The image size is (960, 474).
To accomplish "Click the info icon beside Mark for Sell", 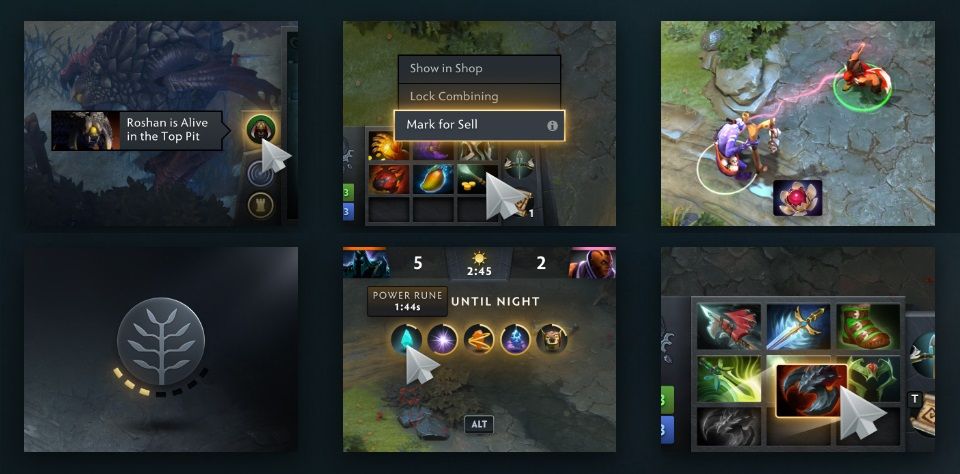I will pyautogui.click(x=551, y=126).
